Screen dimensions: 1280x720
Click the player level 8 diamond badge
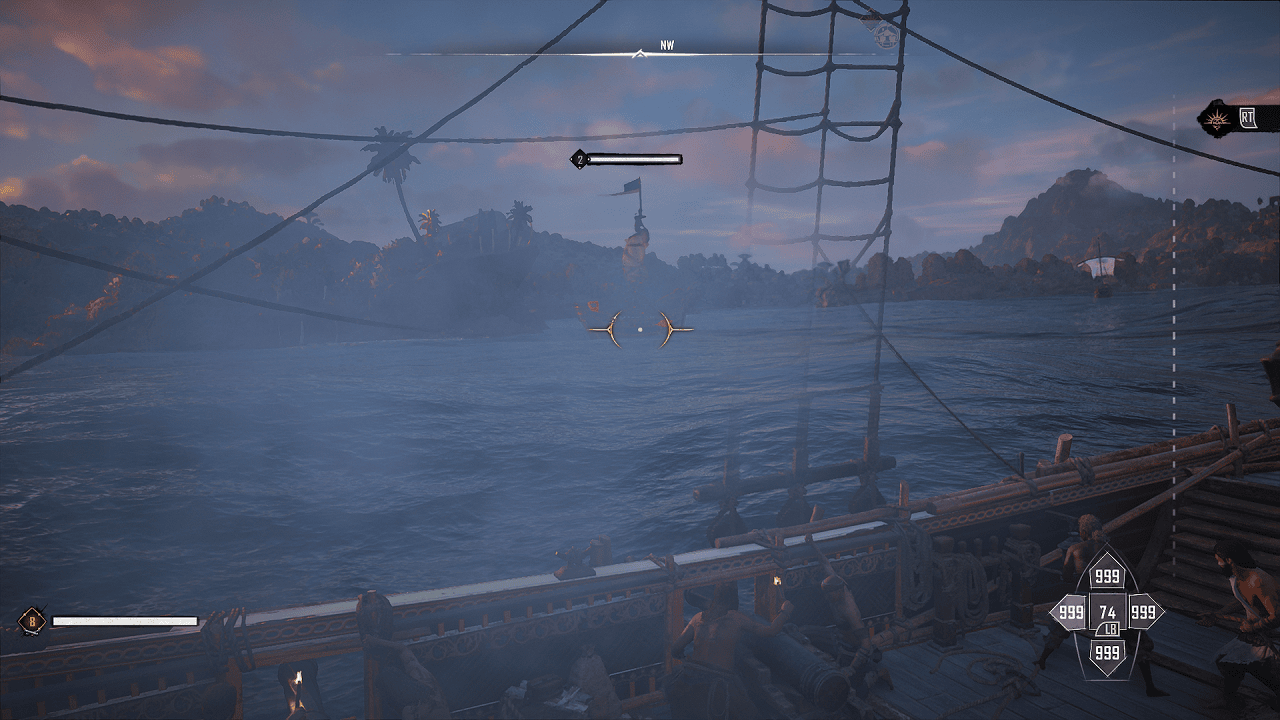[32, 621]
